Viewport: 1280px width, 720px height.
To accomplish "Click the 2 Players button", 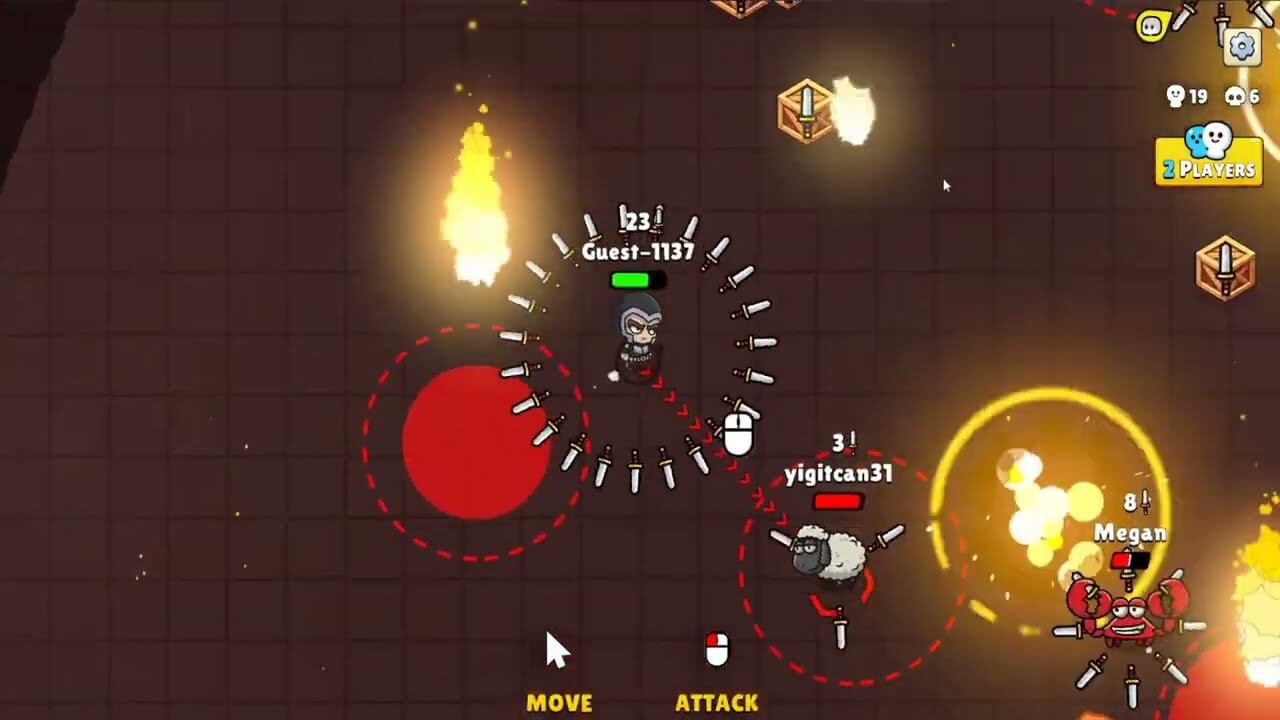I will click(1209, 159).
